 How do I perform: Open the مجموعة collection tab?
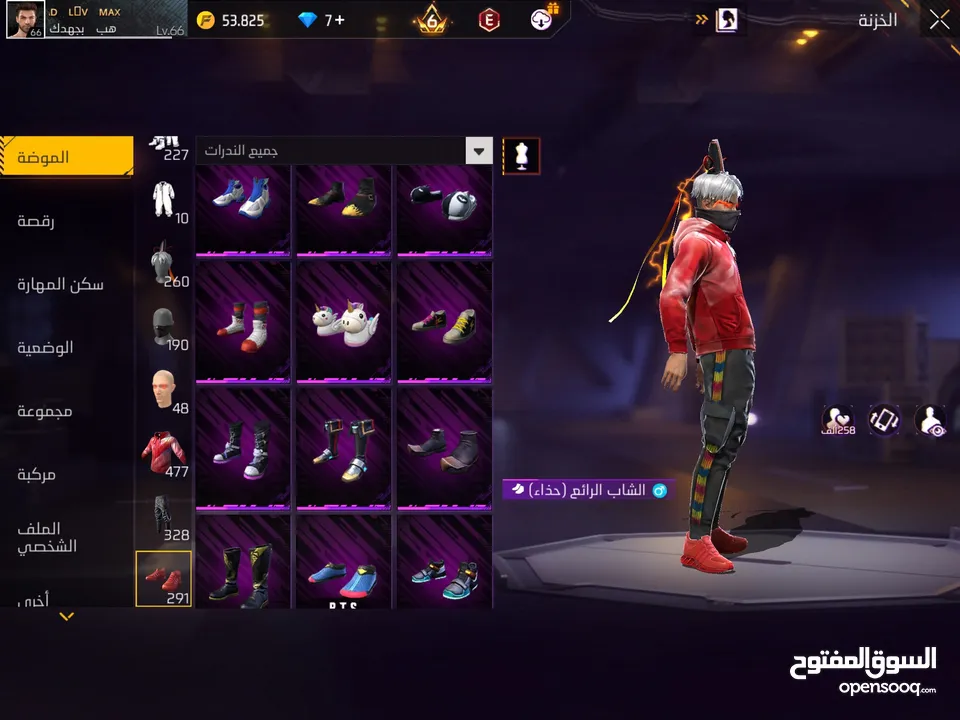[x=46, y=411]
